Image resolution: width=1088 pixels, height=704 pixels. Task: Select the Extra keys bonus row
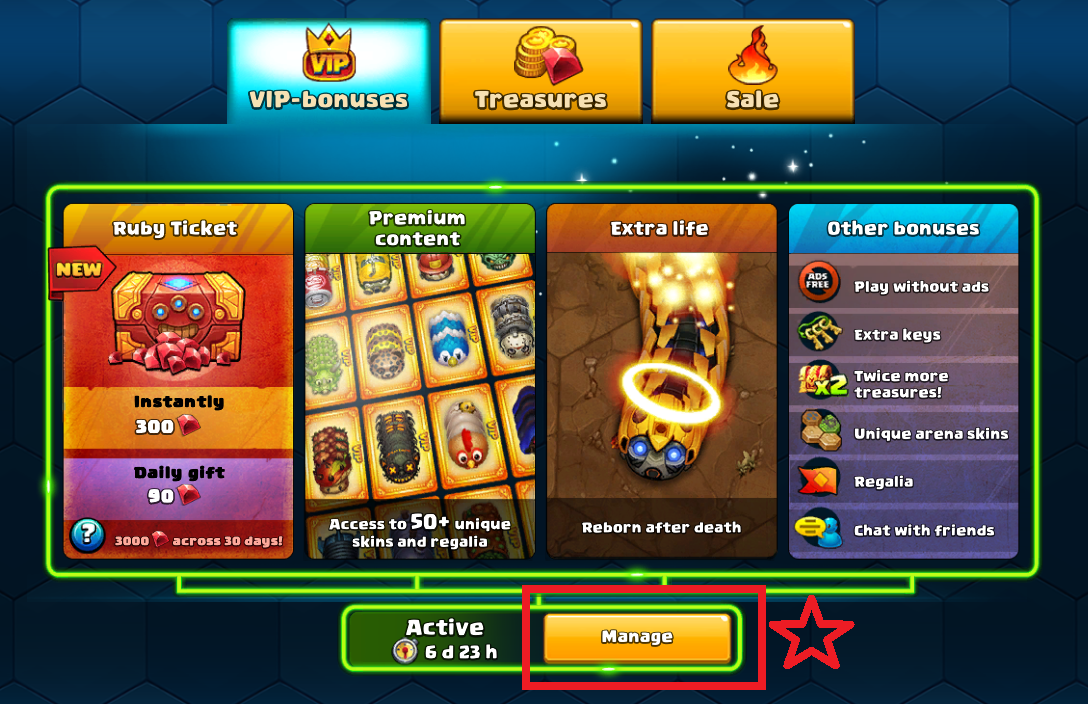(903, 334)
